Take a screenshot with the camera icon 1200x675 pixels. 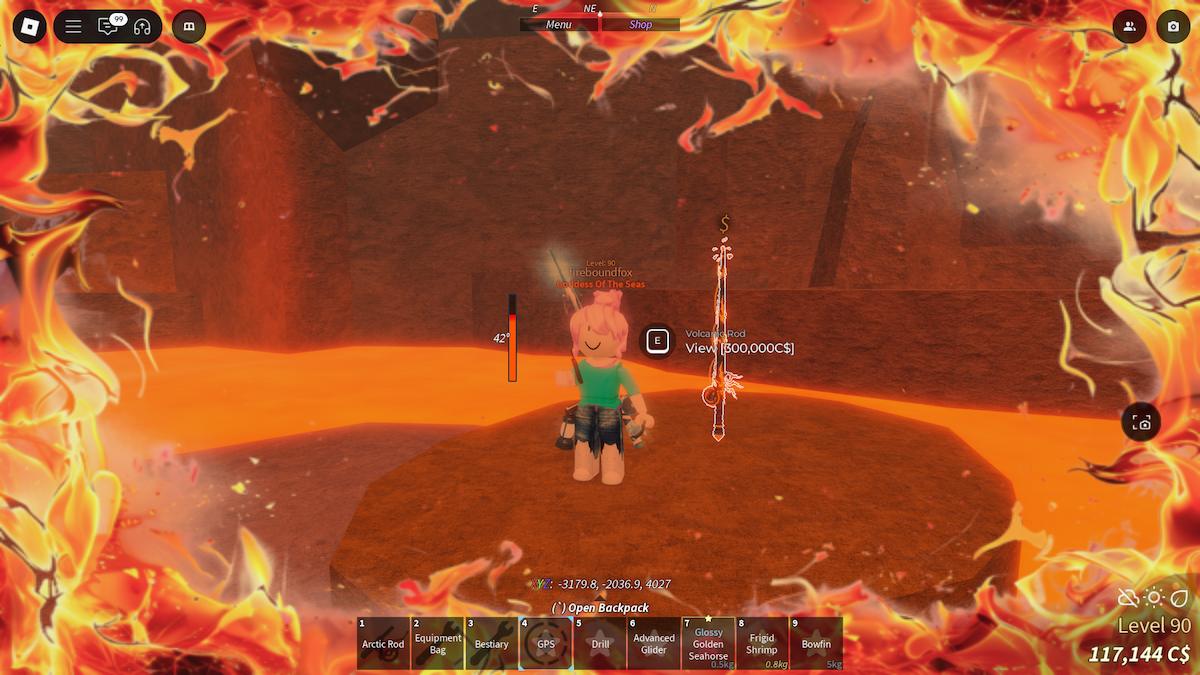click(x=1173, y=27)
